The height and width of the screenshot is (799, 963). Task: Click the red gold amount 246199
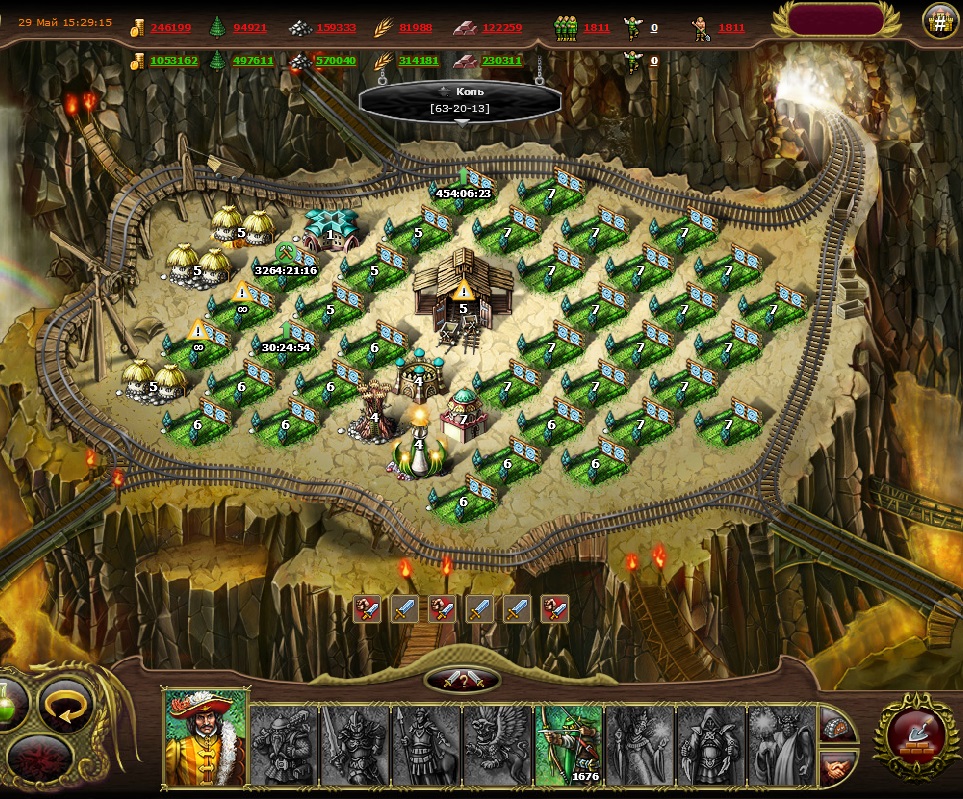coord(171,28)
